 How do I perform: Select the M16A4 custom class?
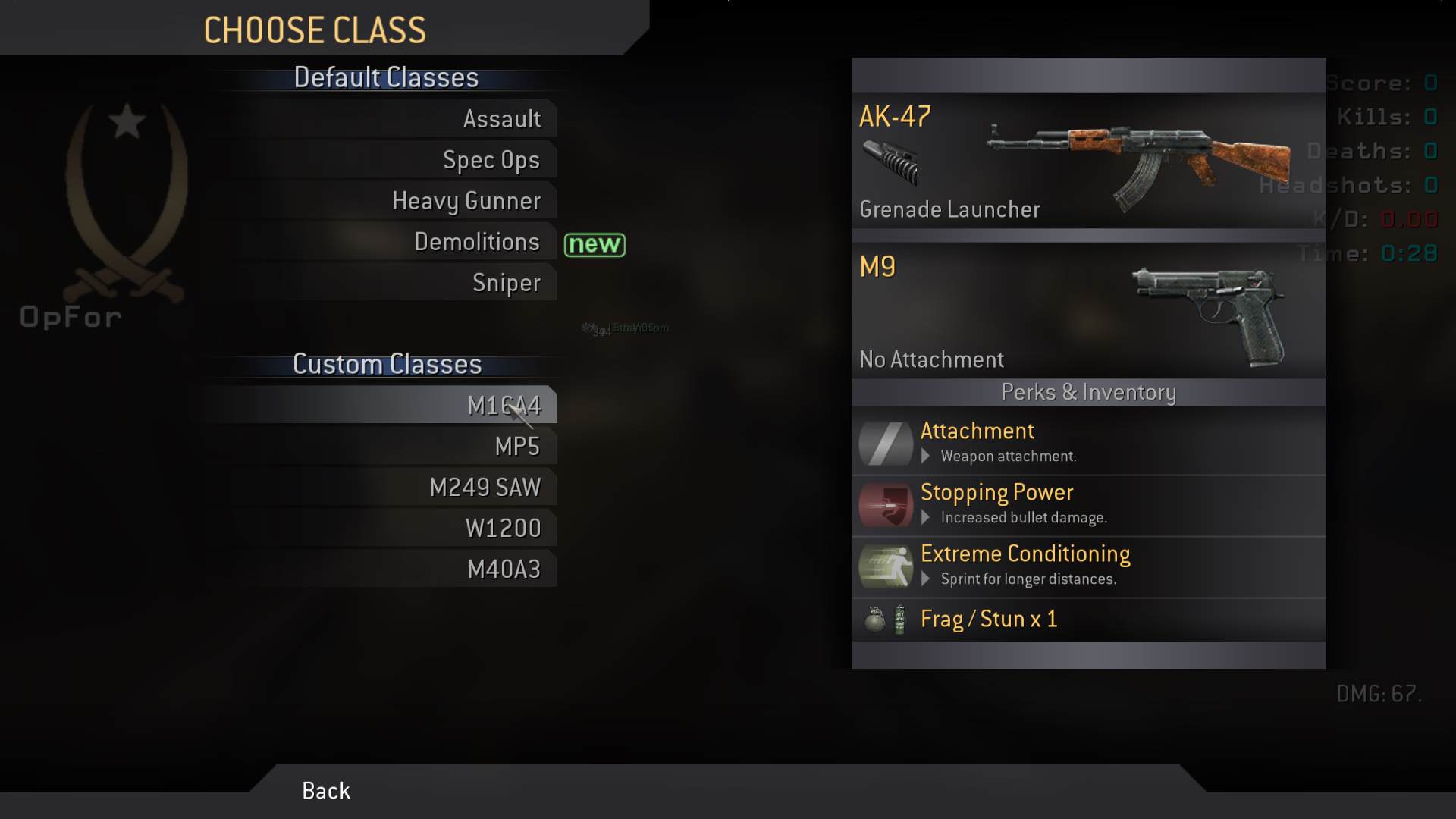click(504, 406)
